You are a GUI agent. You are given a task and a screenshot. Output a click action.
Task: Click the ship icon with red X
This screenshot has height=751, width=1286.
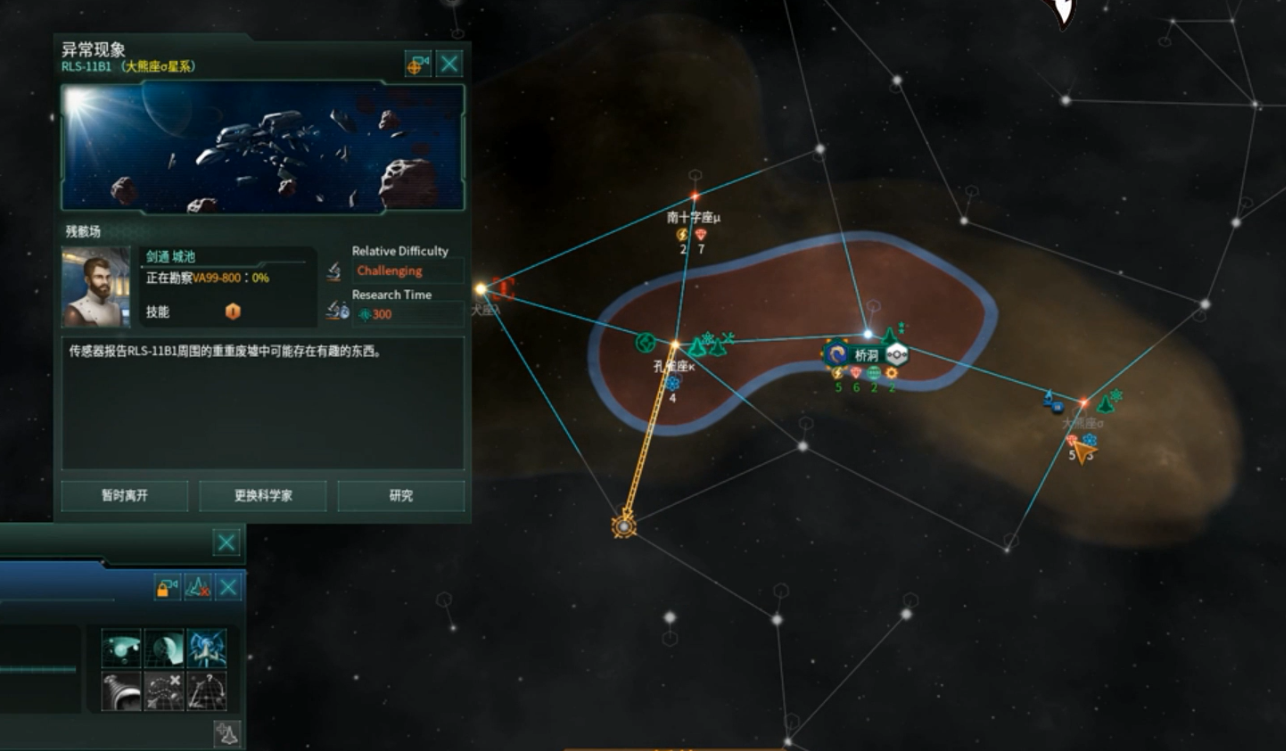(198, 587)
